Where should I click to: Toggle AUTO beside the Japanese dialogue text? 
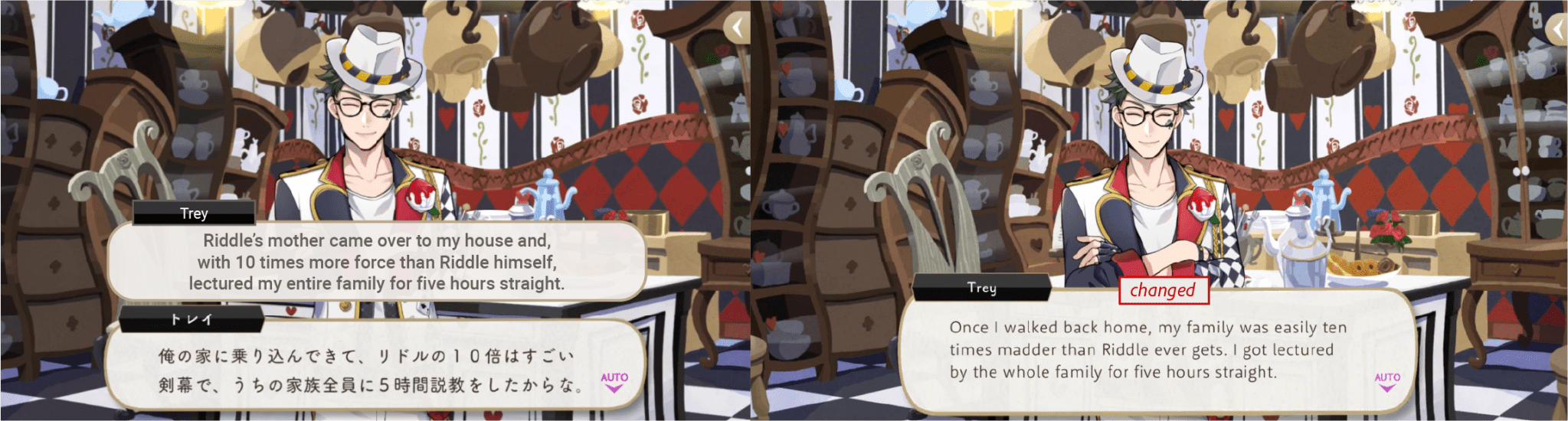614,381
